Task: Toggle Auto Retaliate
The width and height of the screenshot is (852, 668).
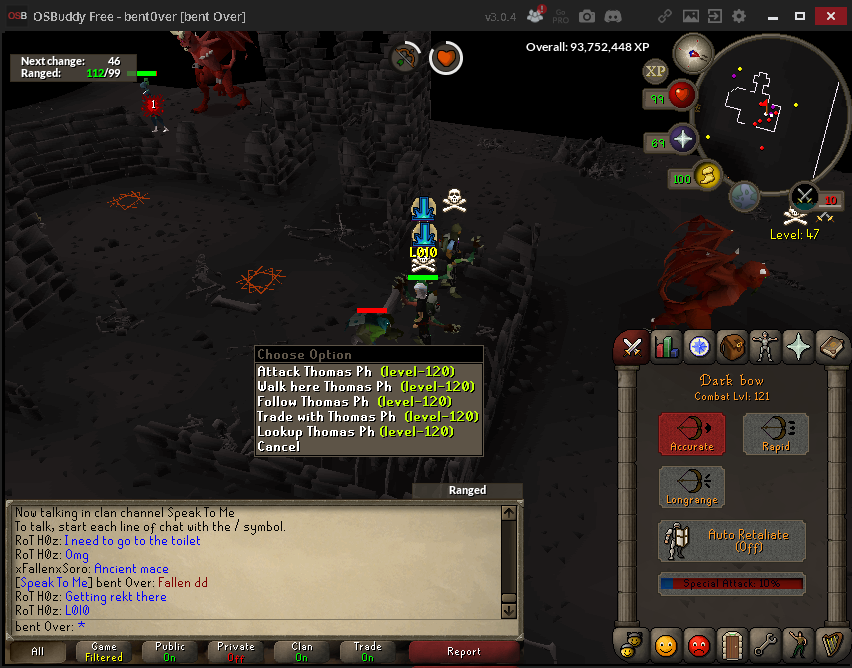Action: point(732,541)
